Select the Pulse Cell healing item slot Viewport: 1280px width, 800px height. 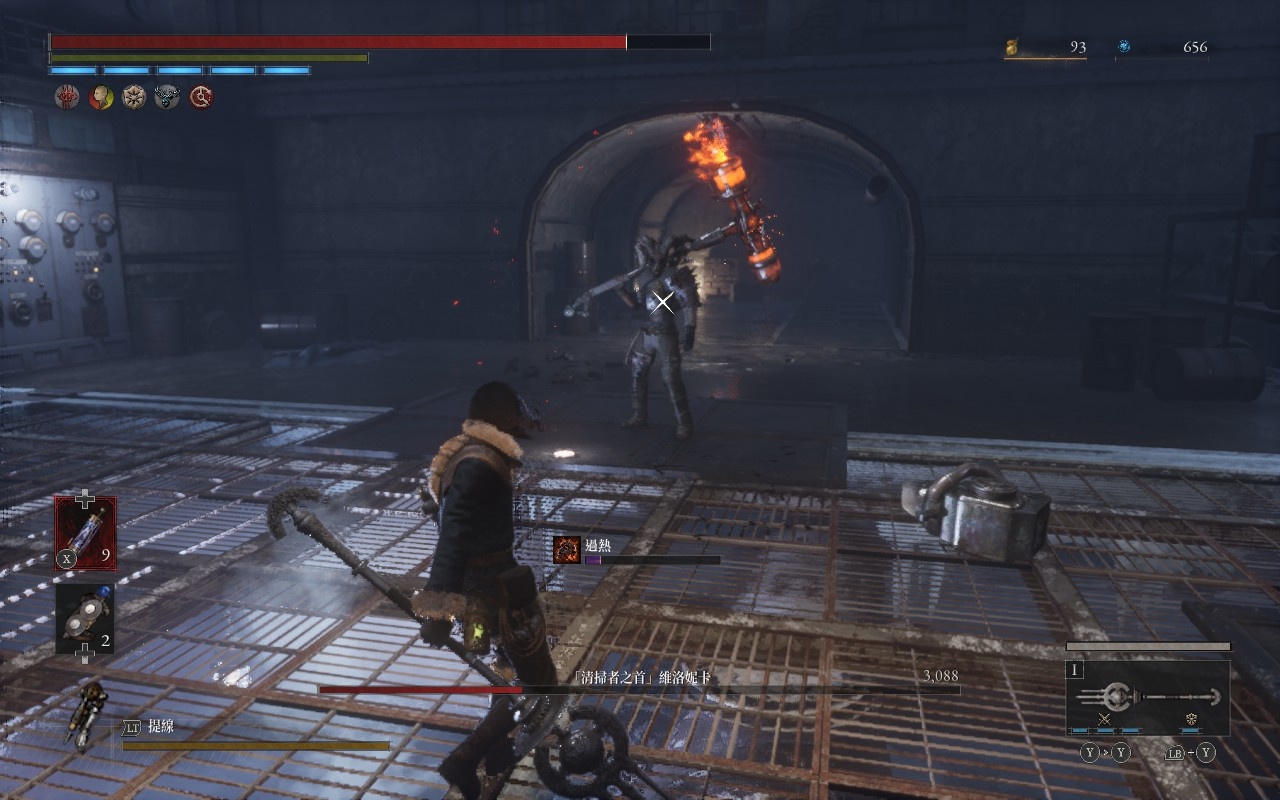tap(85, 533)
